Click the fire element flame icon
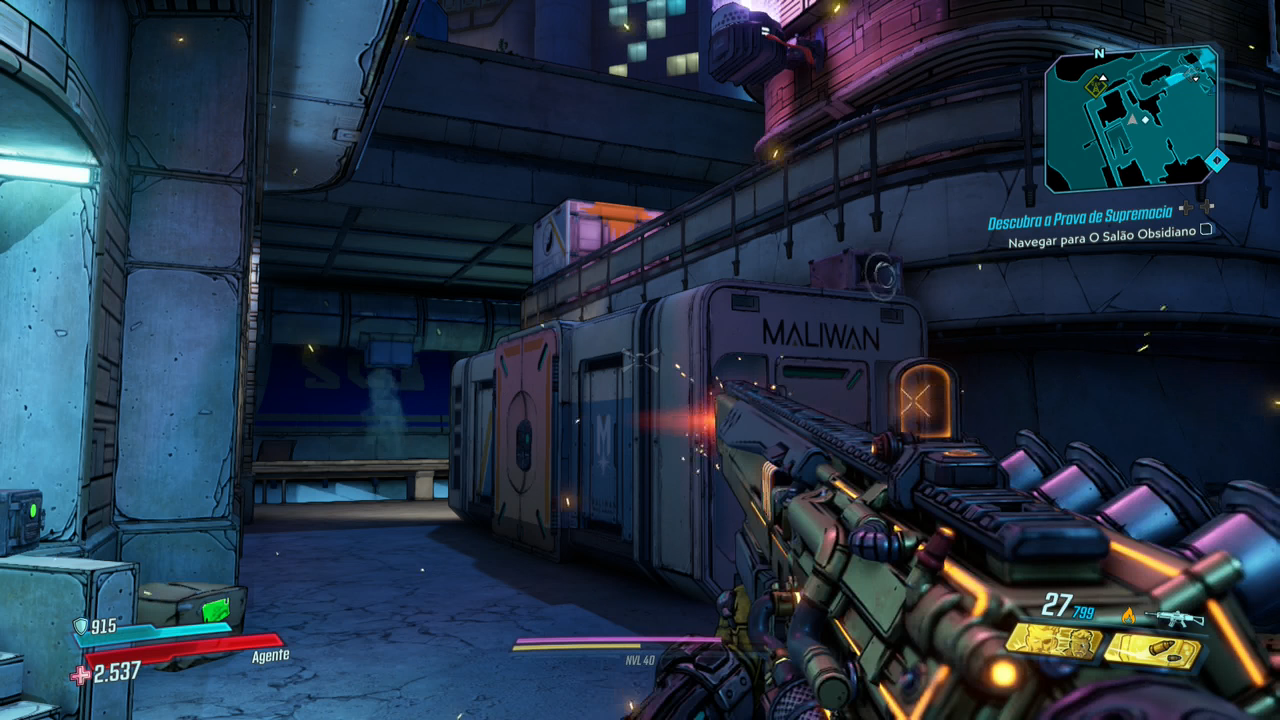The height and width of the screenshot is (720, 1280). click(x=1129, y=616)
